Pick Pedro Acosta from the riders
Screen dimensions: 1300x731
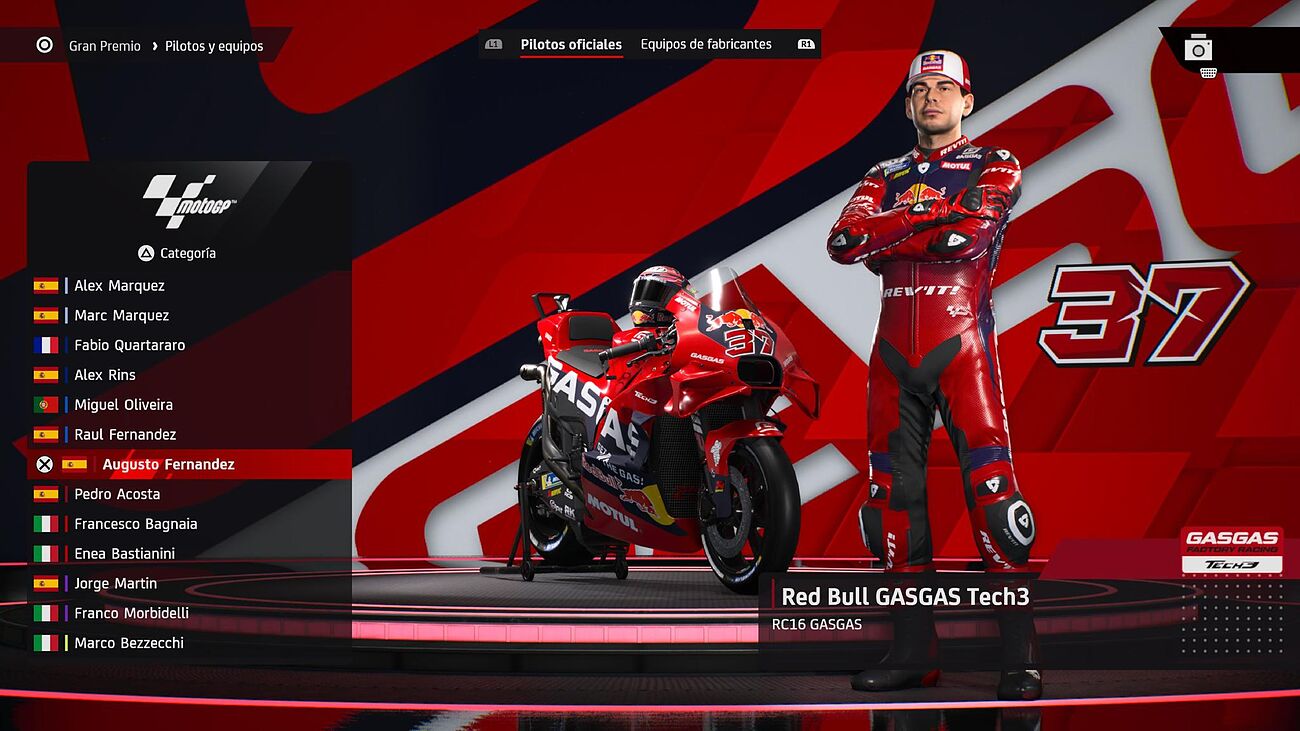(x=117, y=494)
